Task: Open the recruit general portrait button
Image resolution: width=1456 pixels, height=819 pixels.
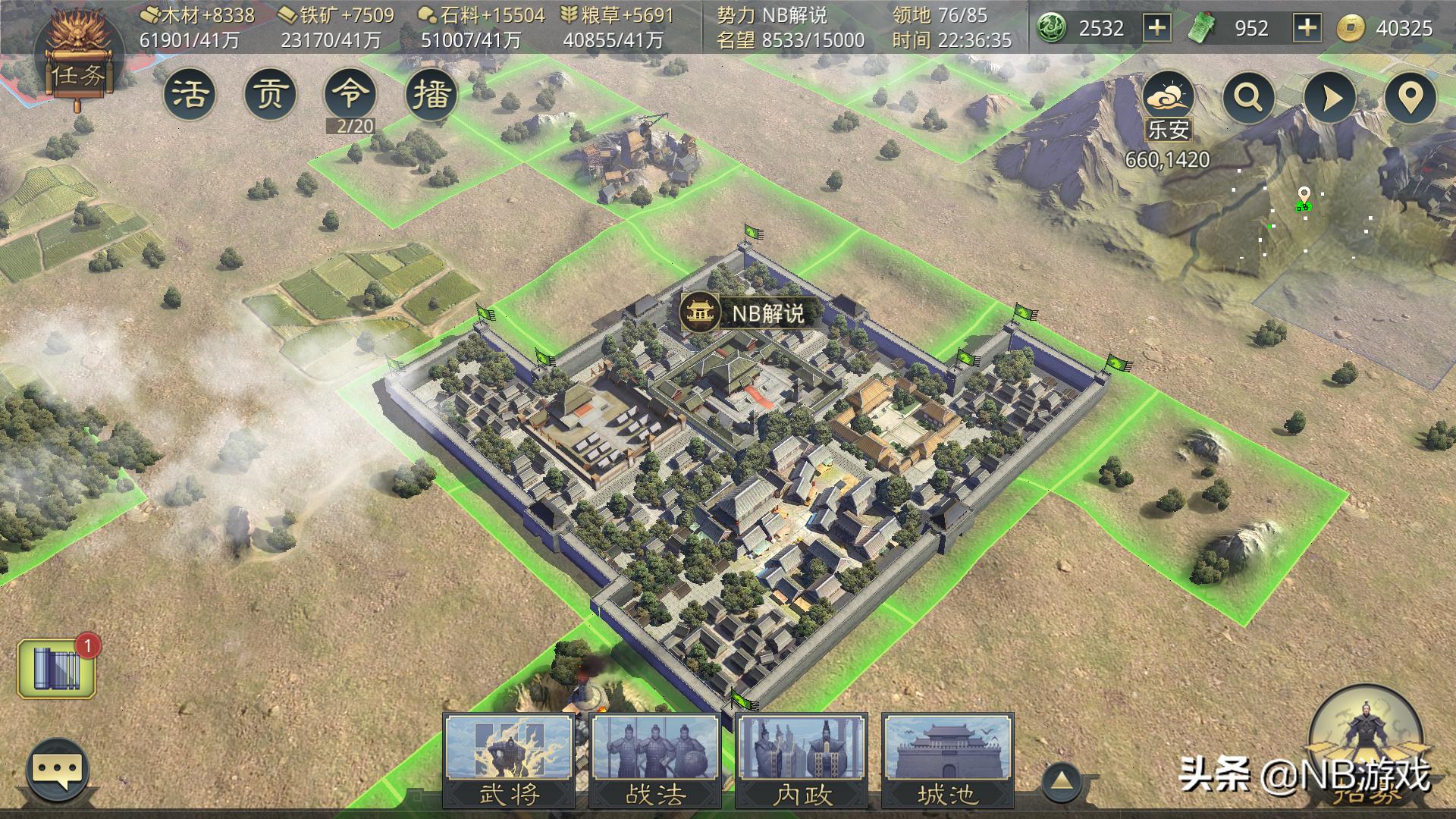Action: (x=1366, y=743)
